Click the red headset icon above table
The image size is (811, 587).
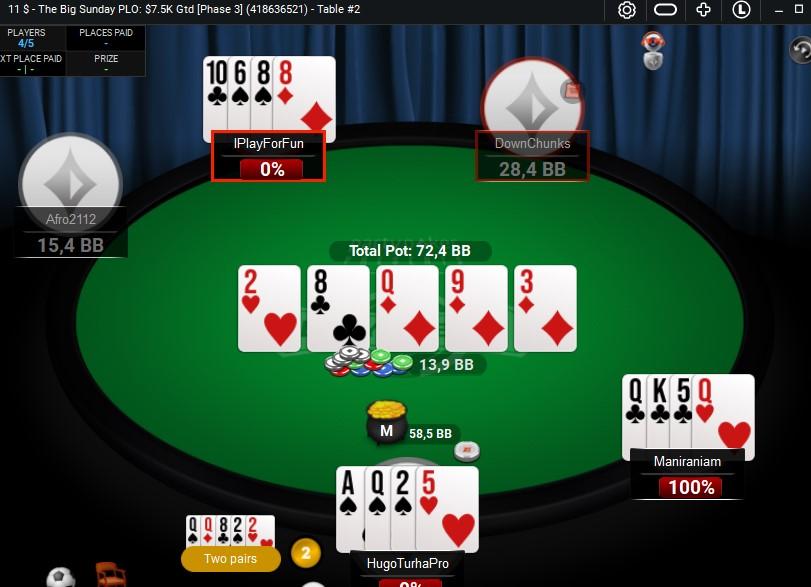(x=654, y=42)
